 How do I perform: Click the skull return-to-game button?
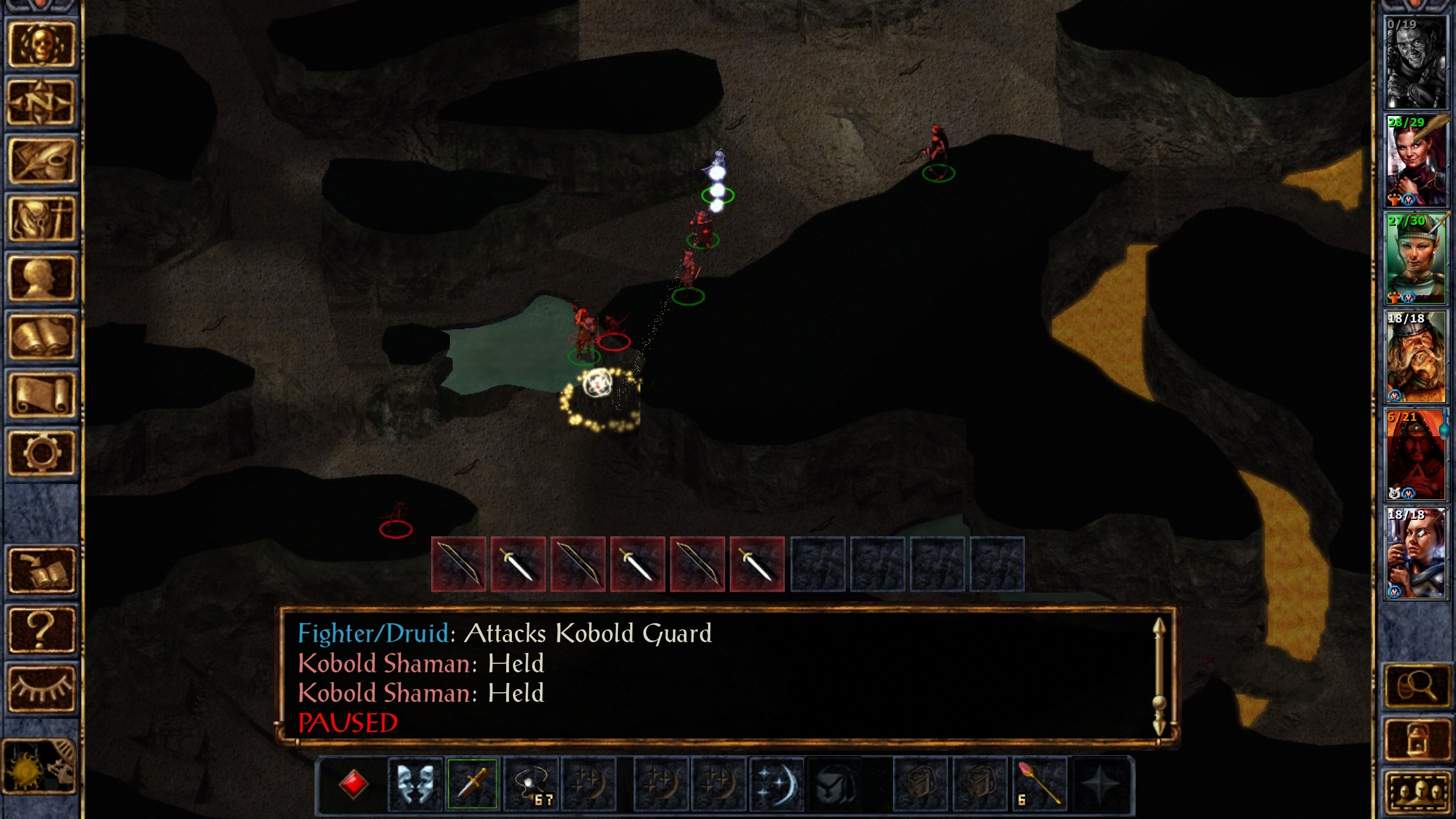pyautogui.click(x=41, y=45)
